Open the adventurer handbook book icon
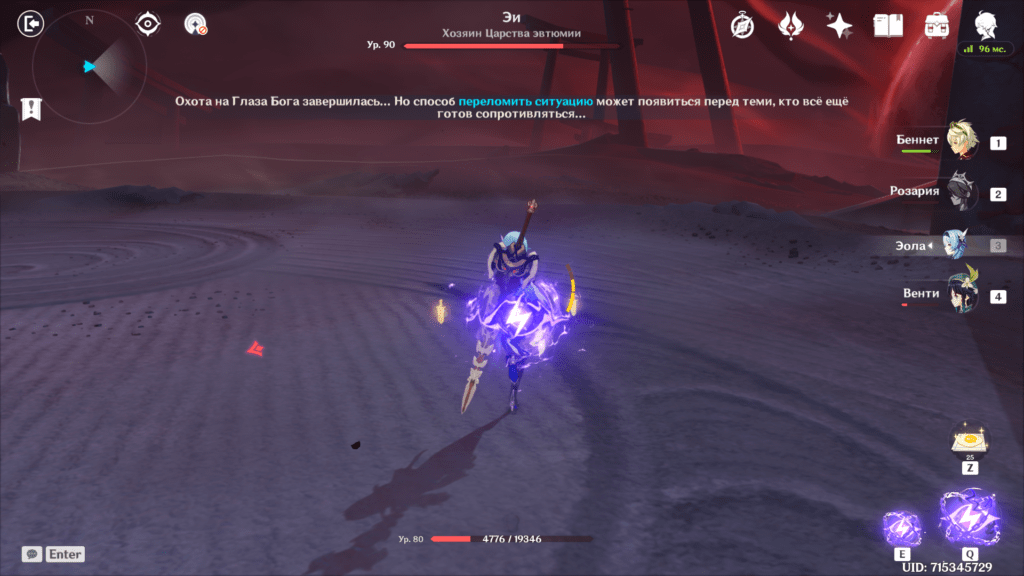This screenshot has height=576, width=1024. (x=888, y=26)
